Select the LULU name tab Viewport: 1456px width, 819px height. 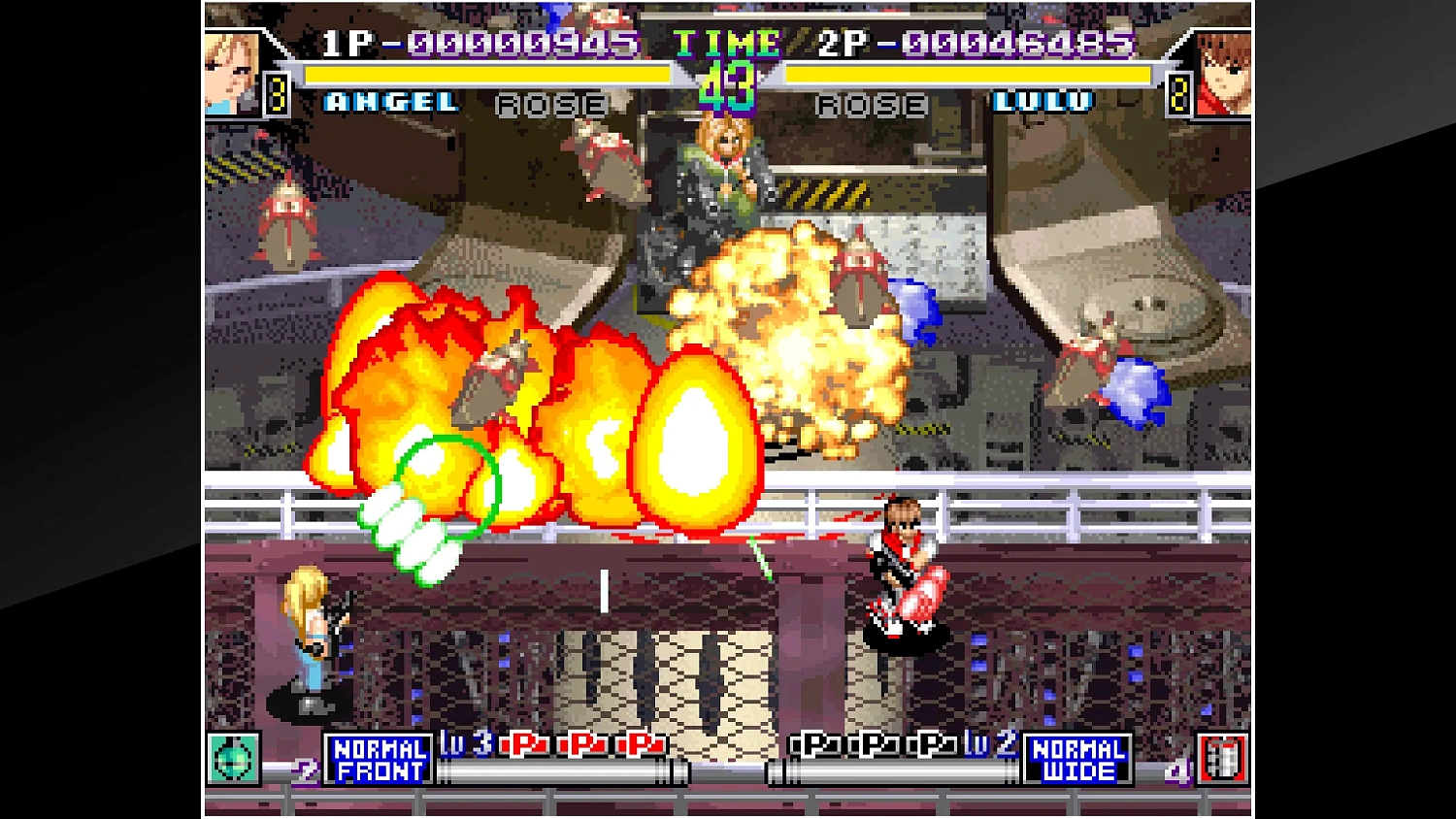point(1042,100)
